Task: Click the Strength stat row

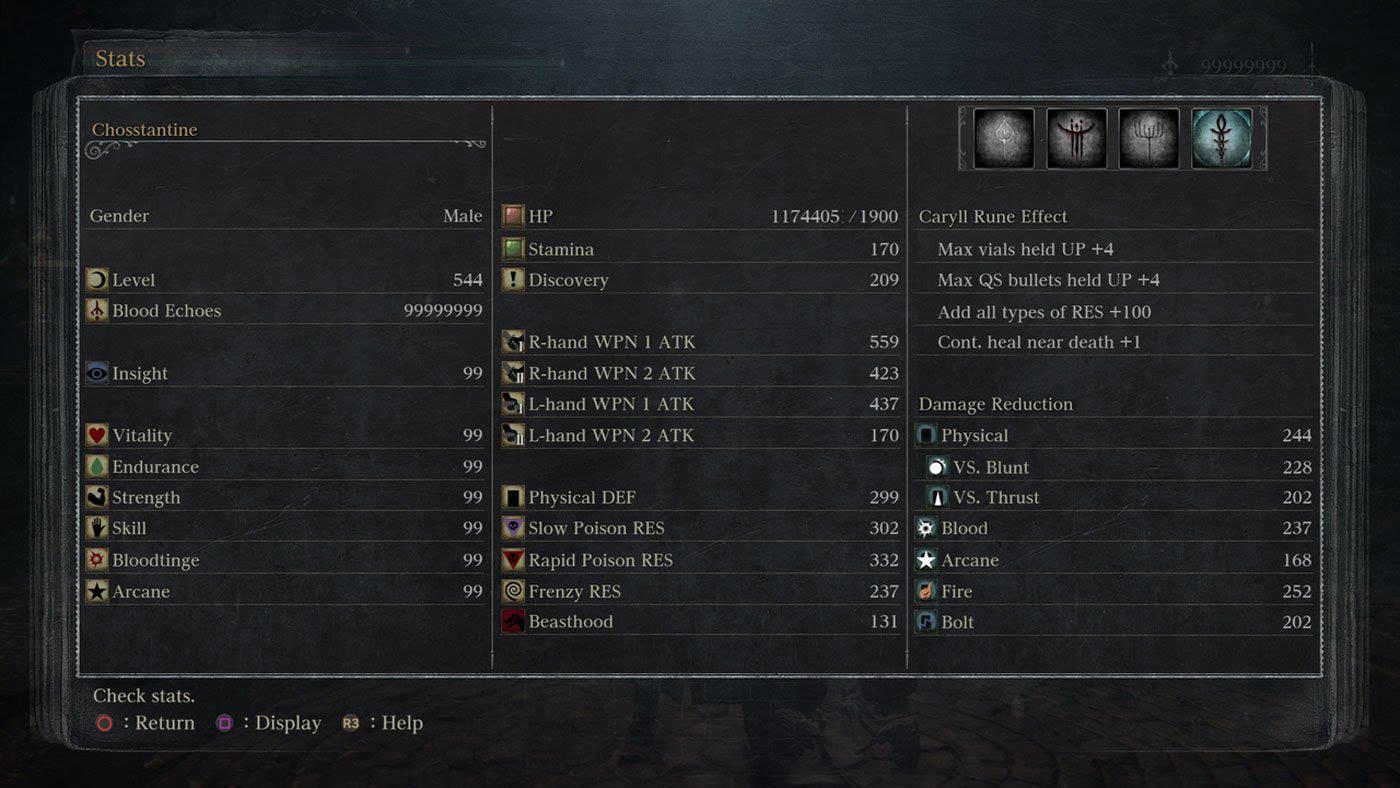Action: point(285,498)
